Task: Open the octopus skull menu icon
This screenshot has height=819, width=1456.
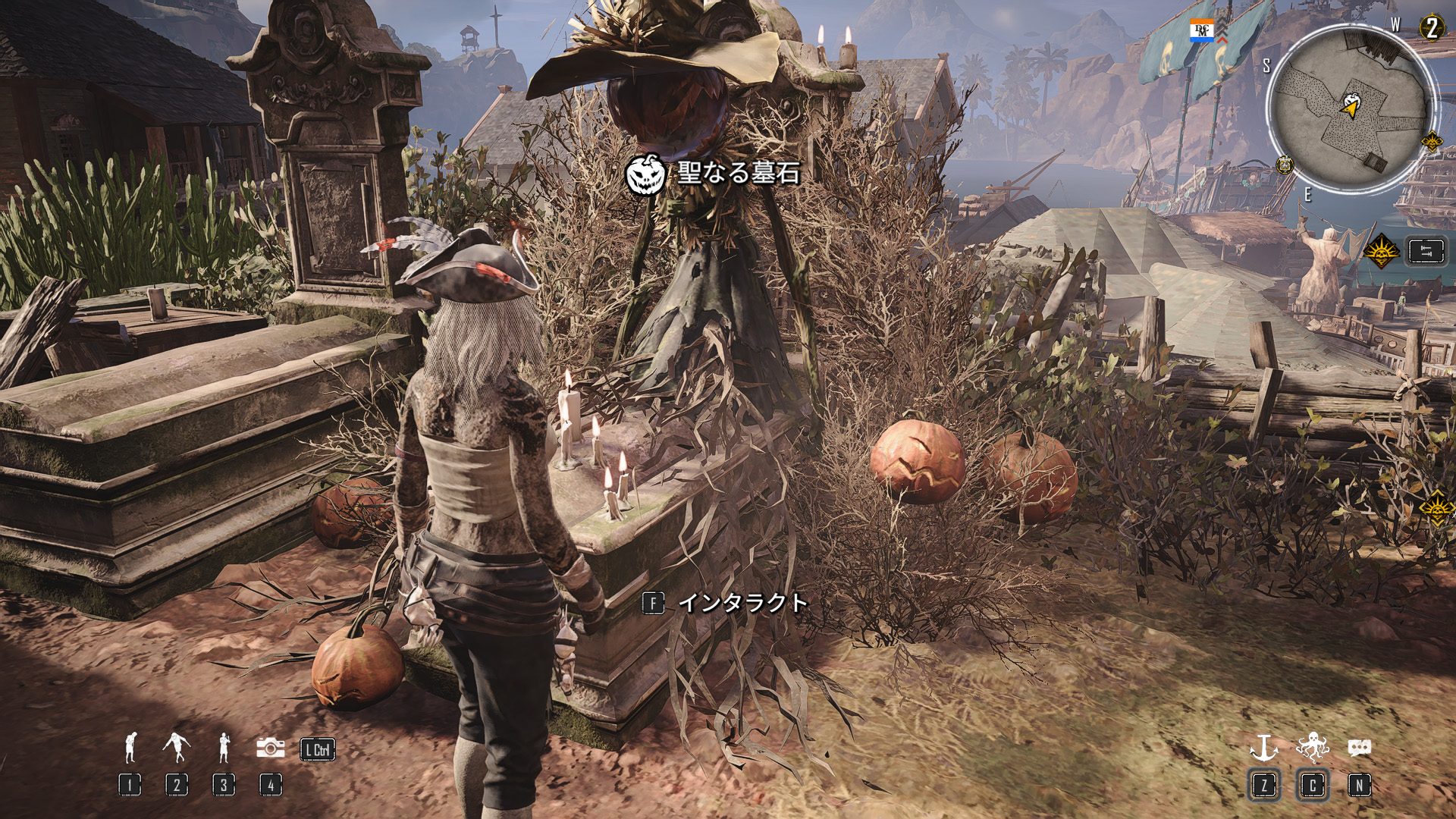Action: pos(1312,748)
